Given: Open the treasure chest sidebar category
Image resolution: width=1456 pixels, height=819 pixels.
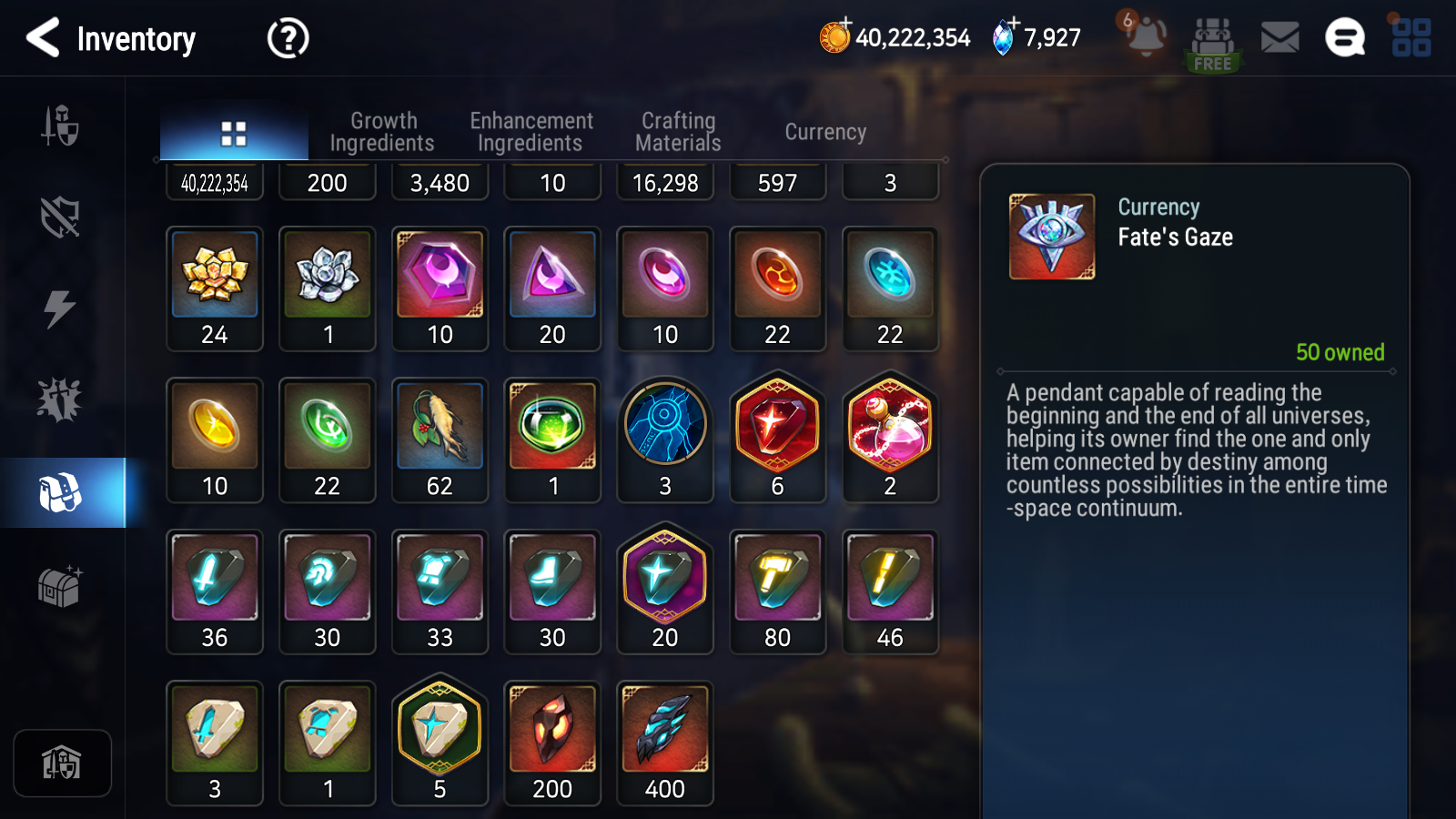Looking at the screenshot, I should click(x=60, y=585).
